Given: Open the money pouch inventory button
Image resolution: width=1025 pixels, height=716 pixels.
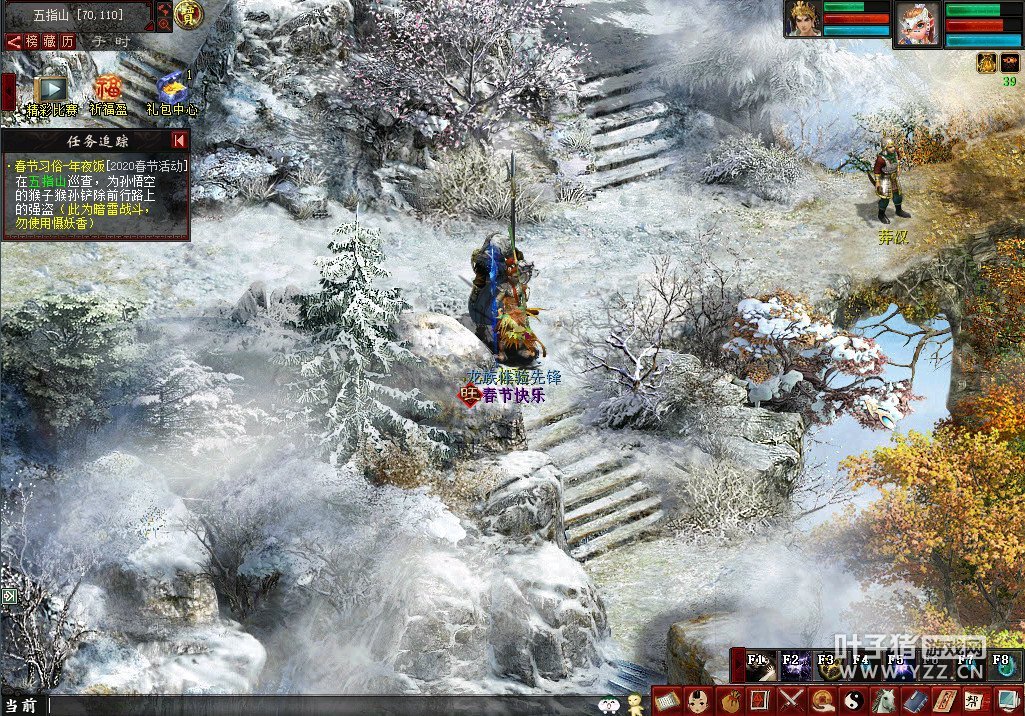Looking at the screenshot, I should point(731,700).
